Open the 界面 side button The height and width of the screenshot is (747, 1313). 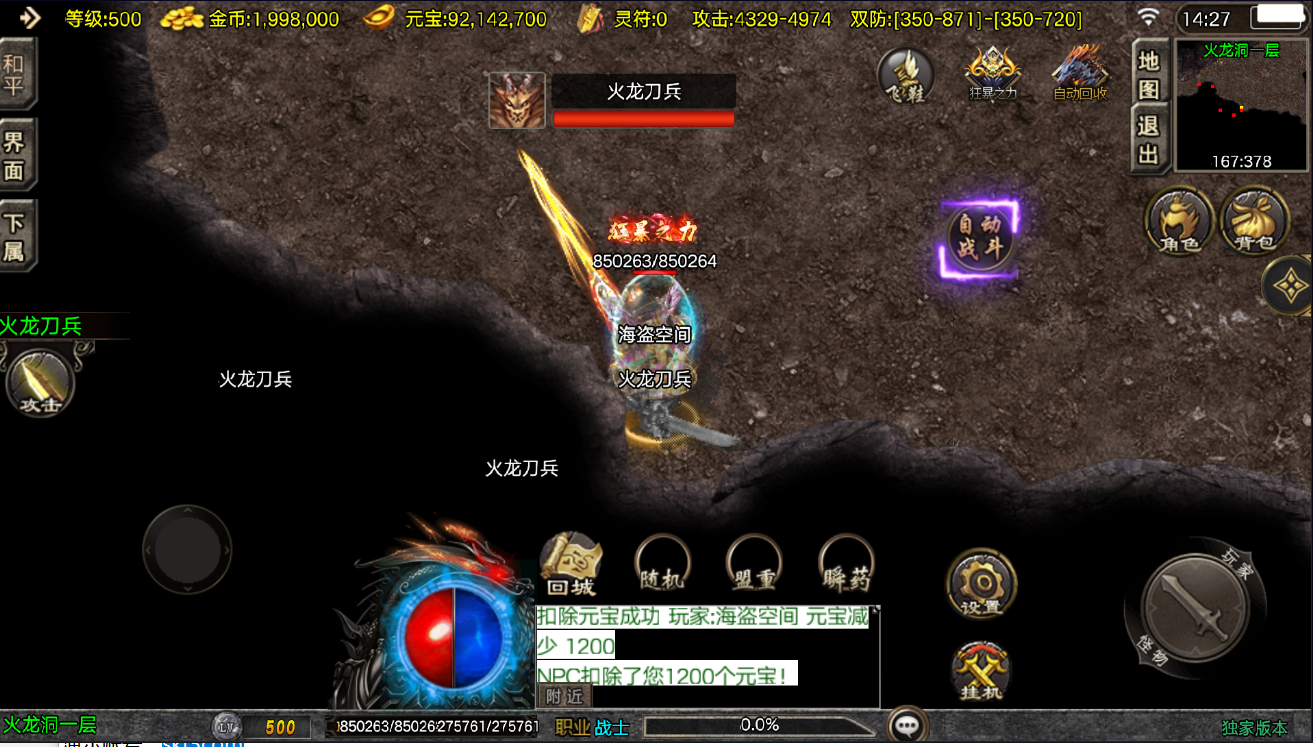click(16, 155)
